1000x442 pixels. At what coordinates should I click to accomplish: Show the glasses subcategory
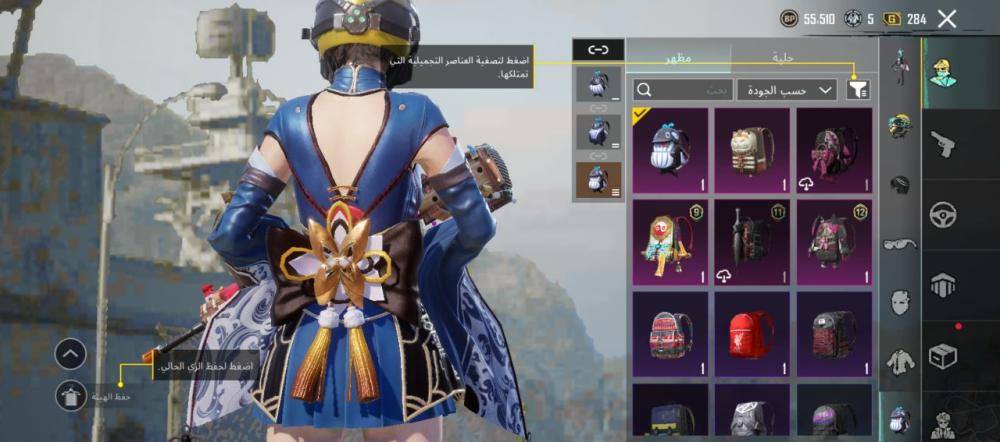900,243
